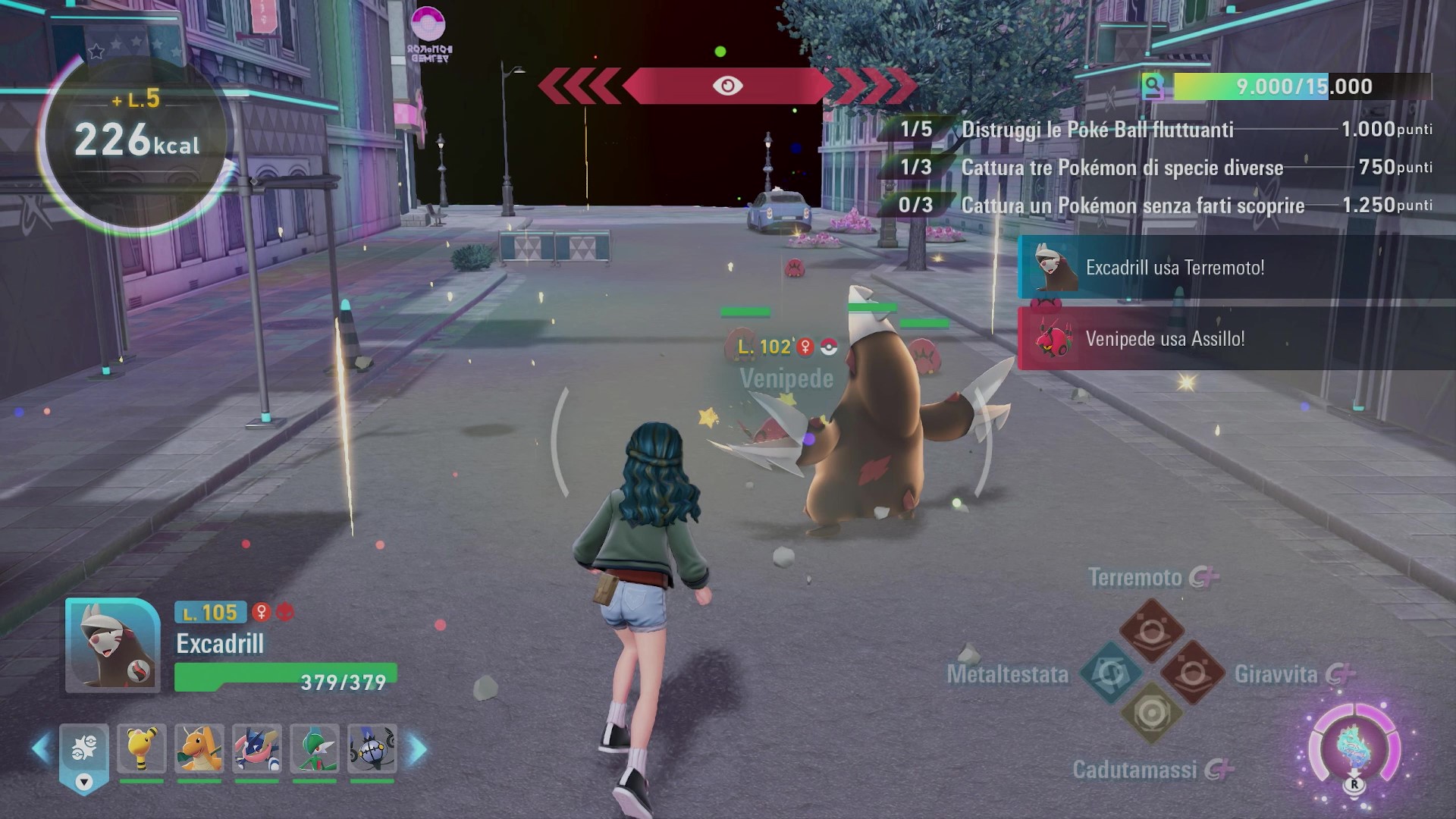Activate the Metaltestata move icon
Screen dimensions: 1456x819
1112,673
